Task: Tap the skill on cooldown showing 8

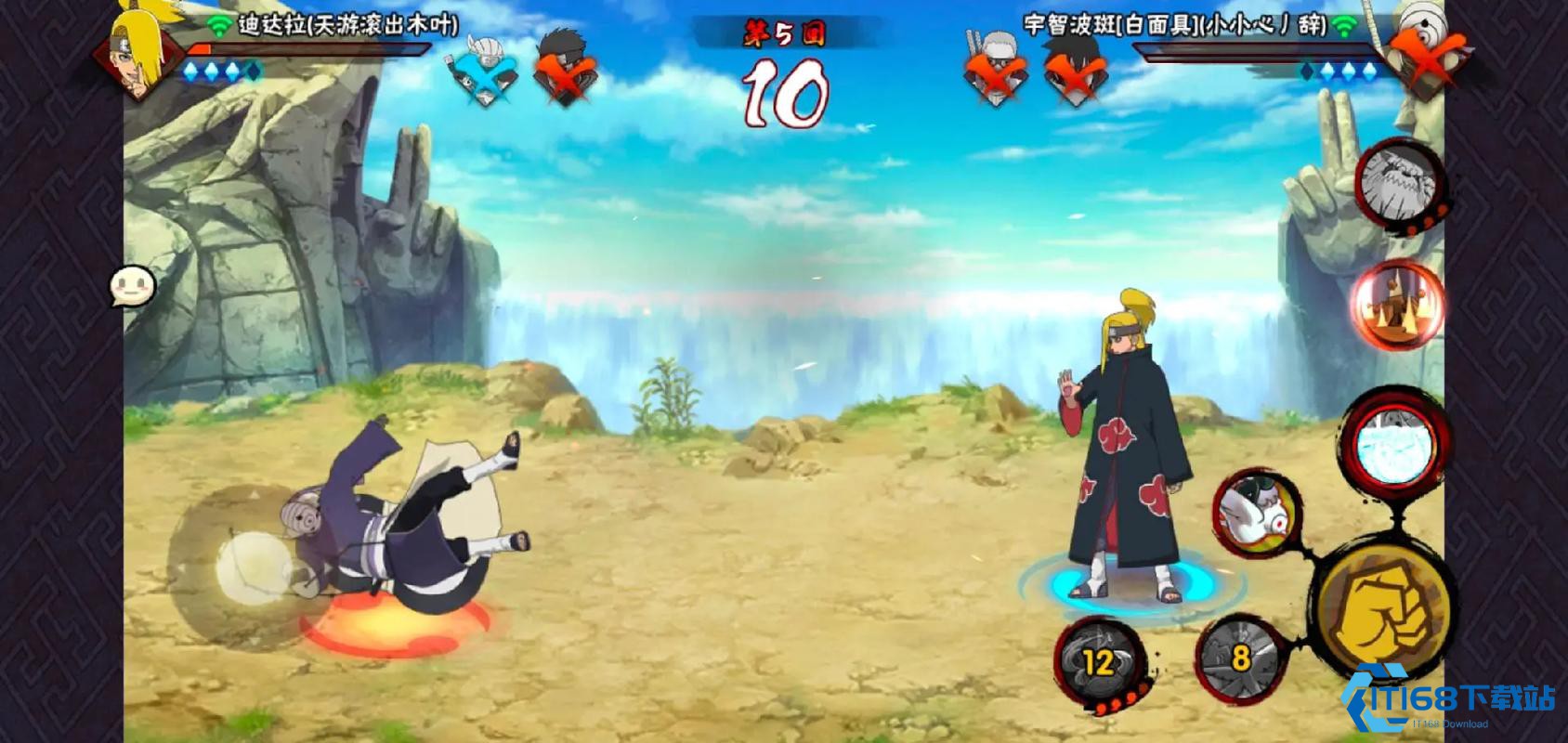Action: [1238, 658]
